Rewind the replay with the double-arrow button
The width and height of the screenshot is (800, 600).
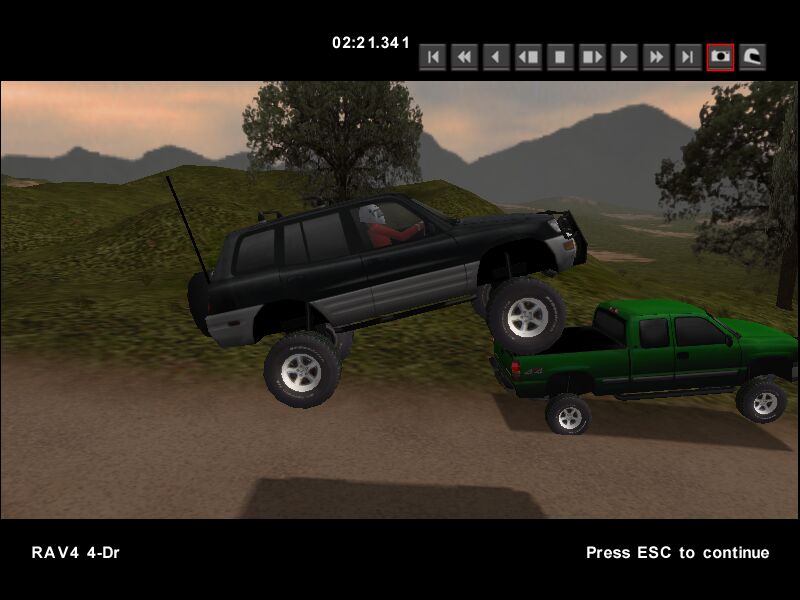click(464, 57)
